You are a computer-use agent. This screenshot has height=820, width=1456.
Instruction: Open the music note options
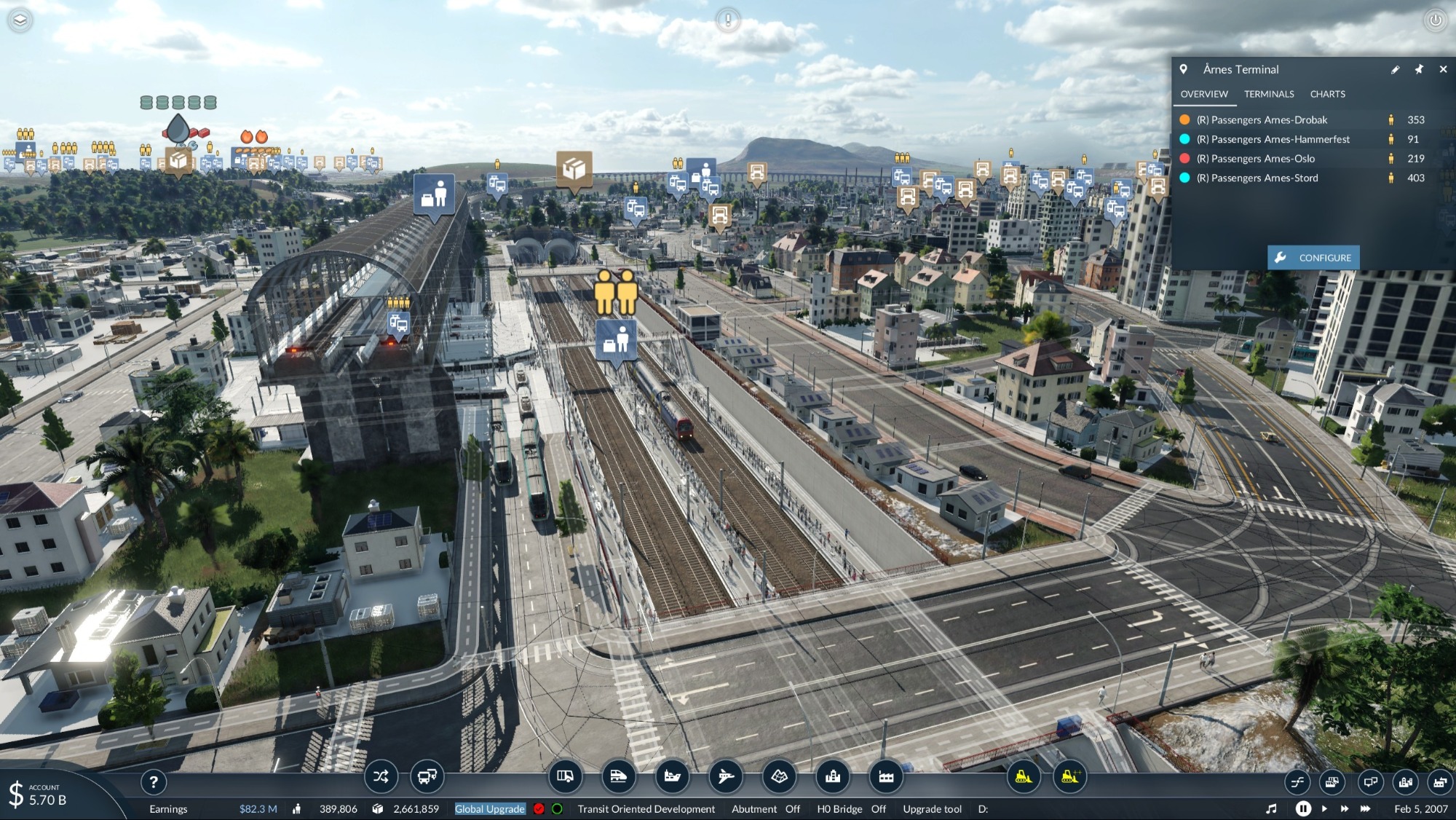(x=1271, y=808)
